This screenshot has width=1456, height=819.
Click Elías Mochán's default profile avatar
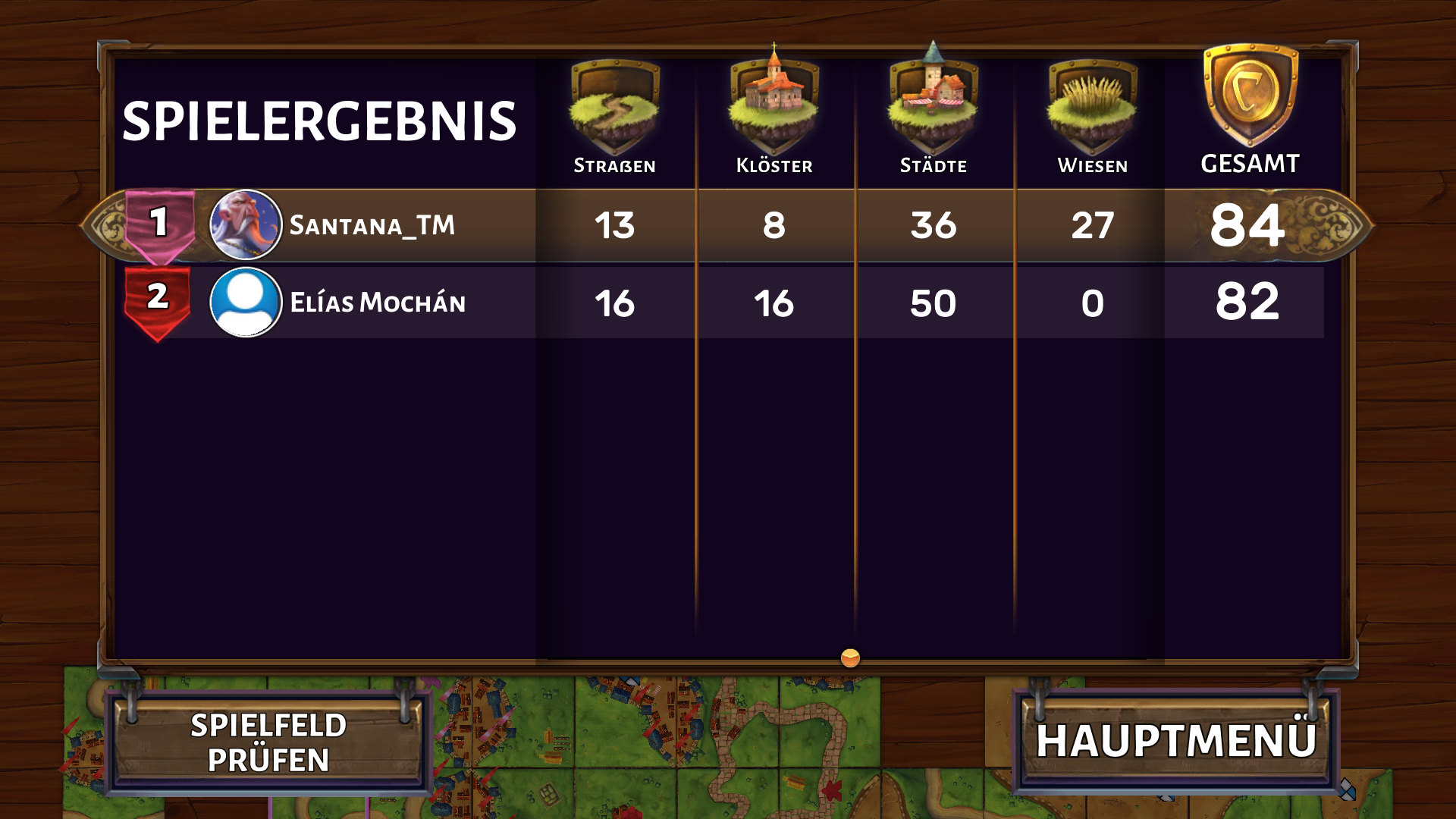coord(245,303)
